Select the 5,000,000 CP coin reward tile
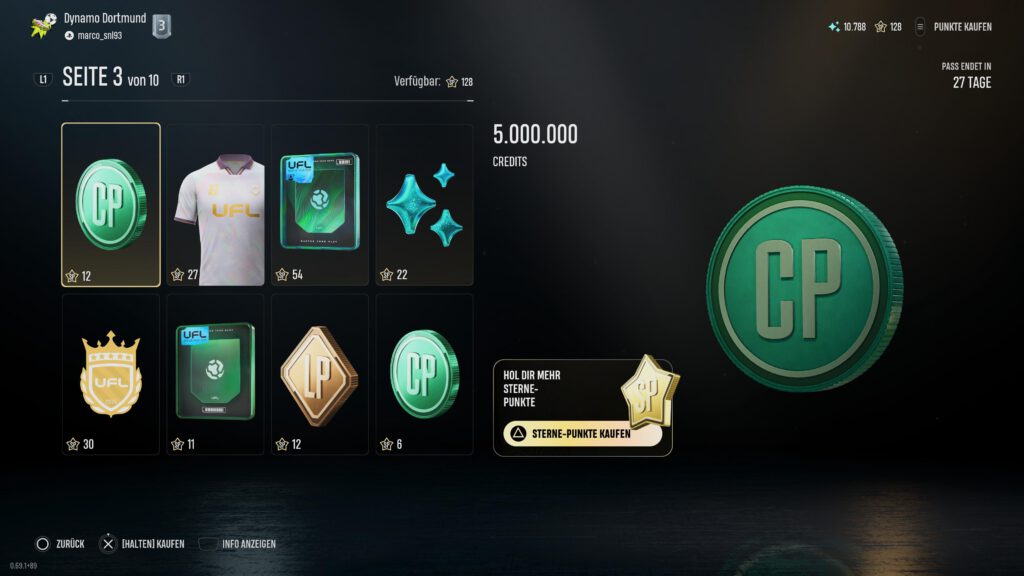The height and width of the screenshot is (576, 1024). click(x=111, y=205)
